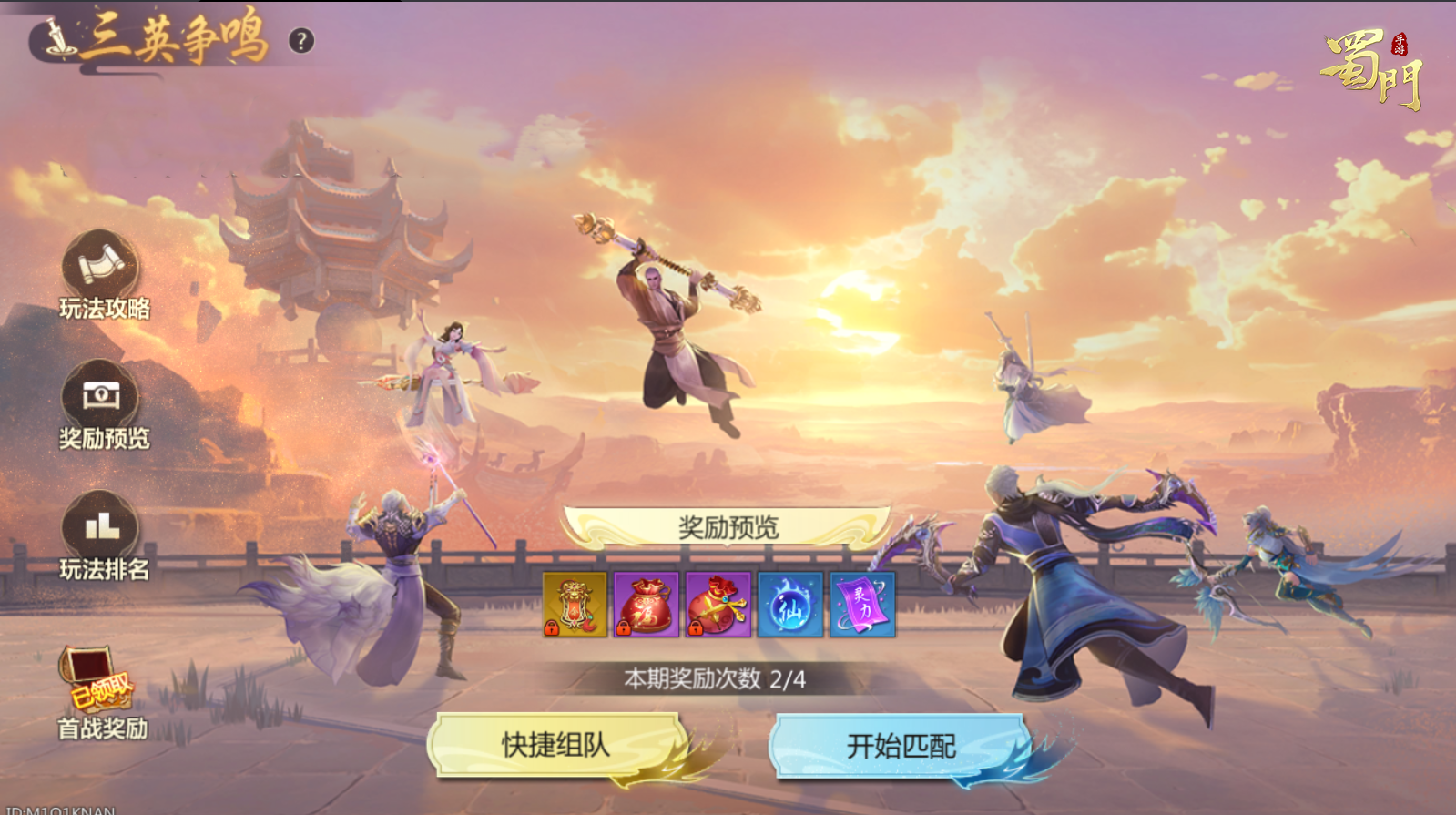The height and width of the screenshot is (815, 1456).
Task: Click the blue 仙 orb reward icon
Action: (x=790, y=606)
